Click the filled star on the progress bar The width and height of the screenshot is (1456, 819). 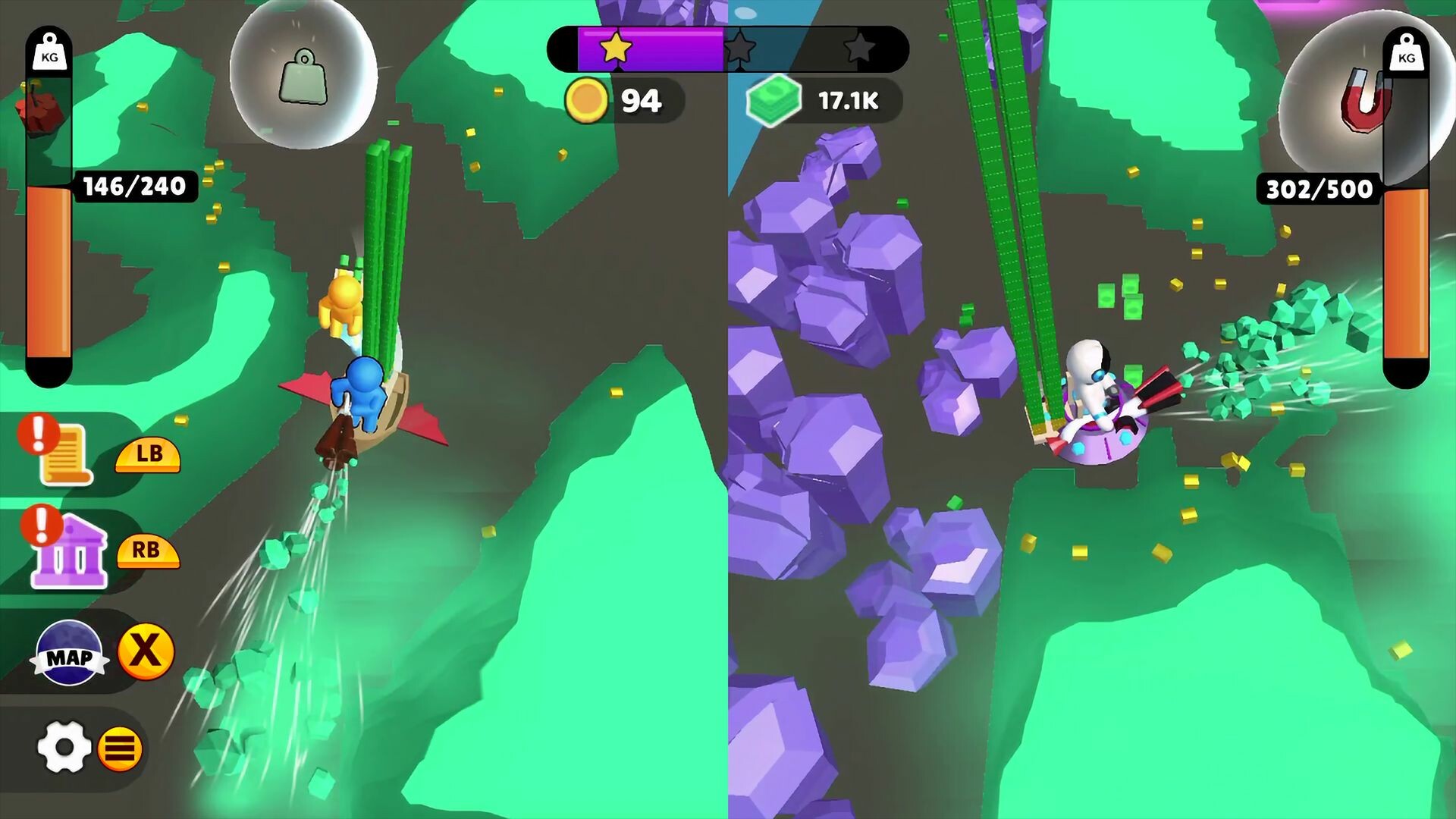[x=616, y=48]
